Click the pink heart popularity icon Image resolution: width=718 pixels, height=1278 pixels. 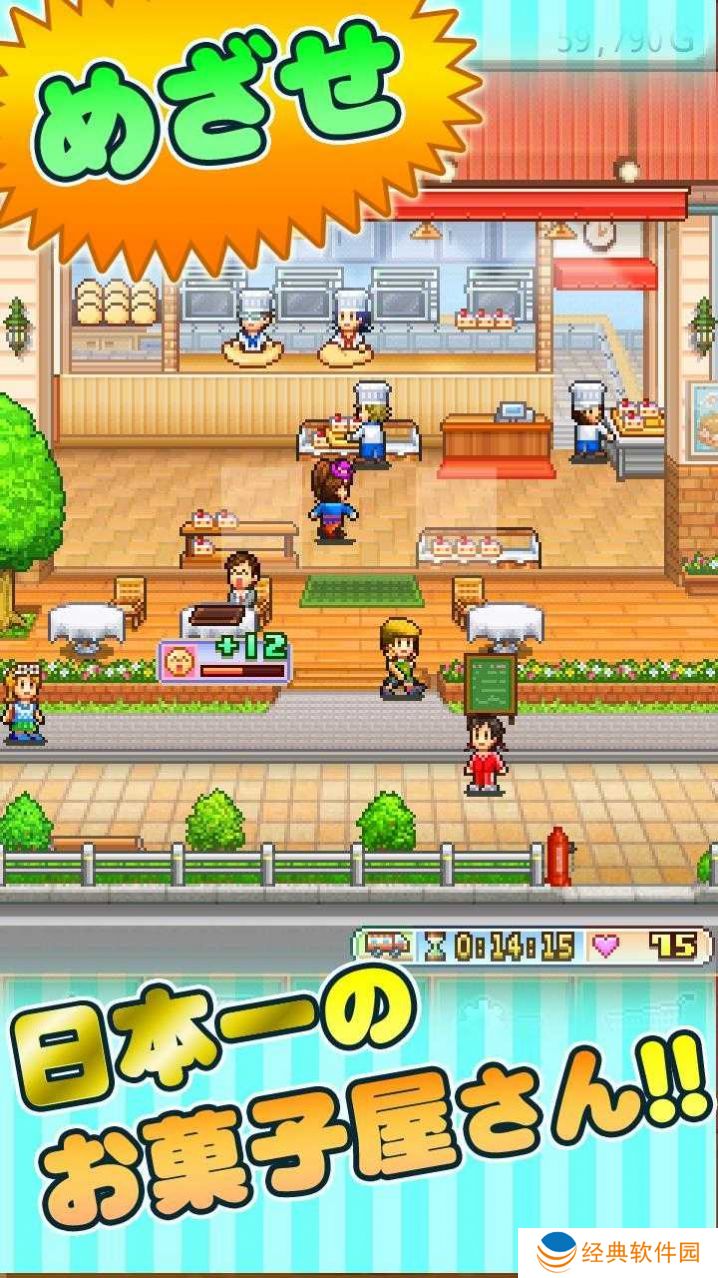[x=607, y=946]
